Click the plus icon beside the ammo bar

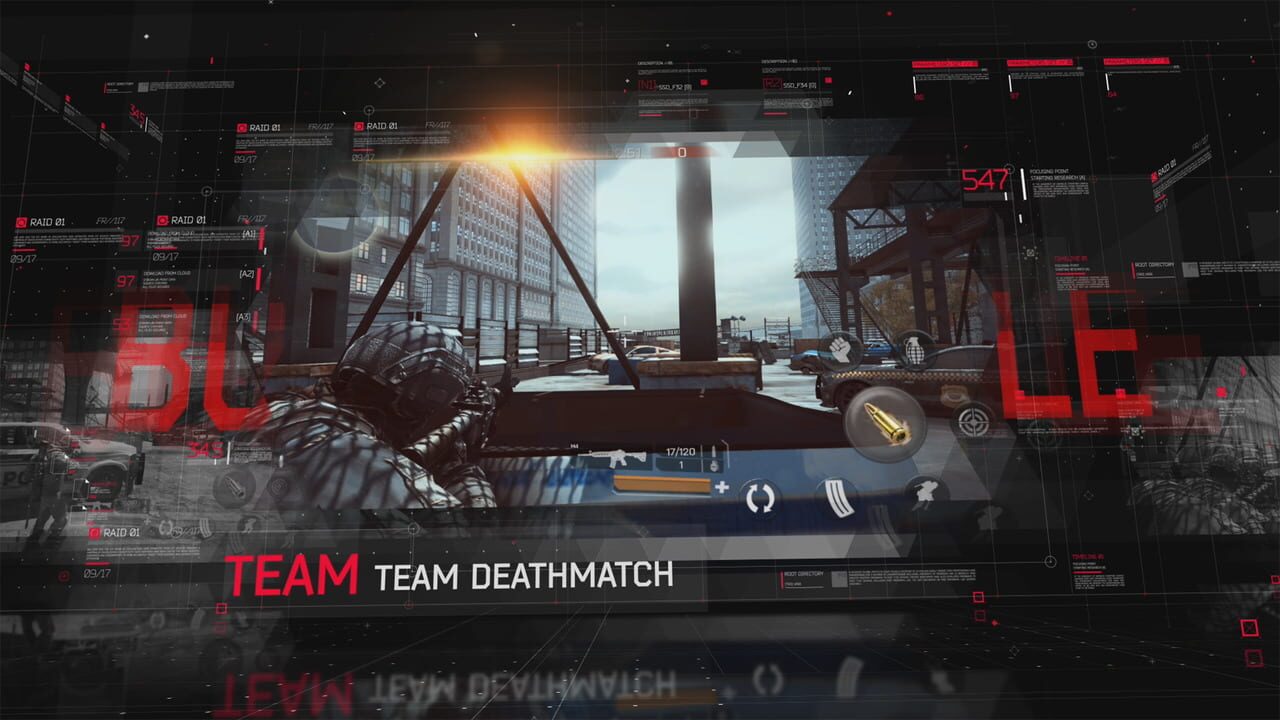click(x=722, y=487)
